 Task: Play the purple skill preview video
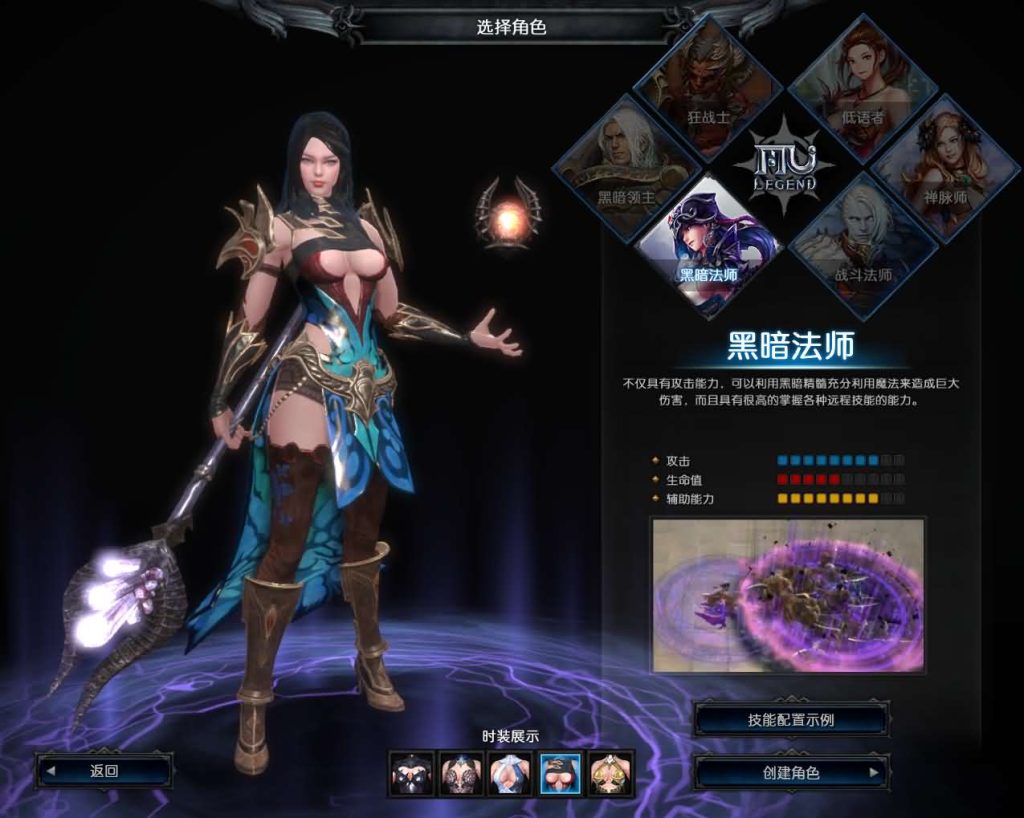coord(788,594)
